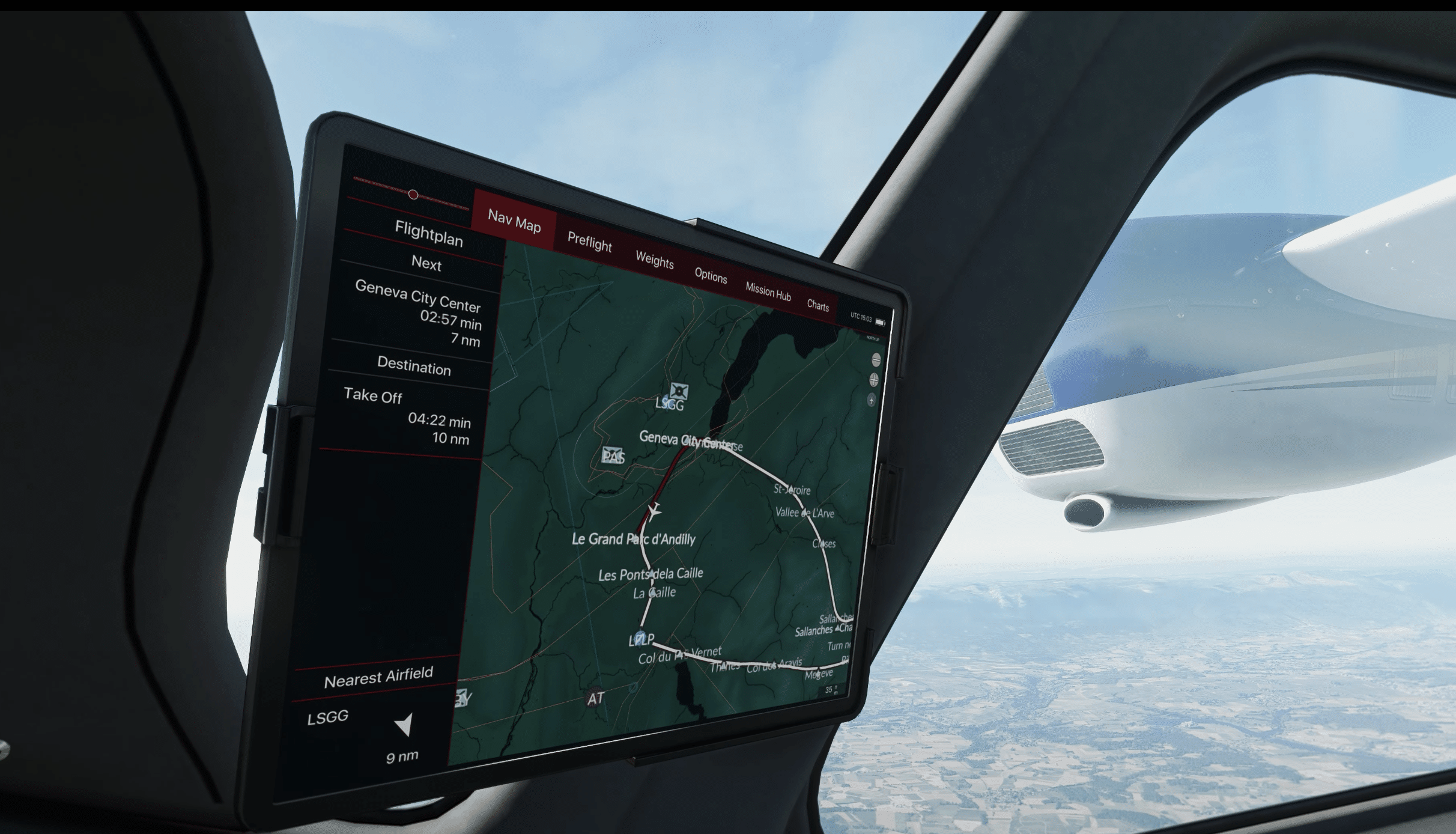Select the Flightplan panel header
1456x834 pixels.
pyautogui.click(x=428, y=233)
